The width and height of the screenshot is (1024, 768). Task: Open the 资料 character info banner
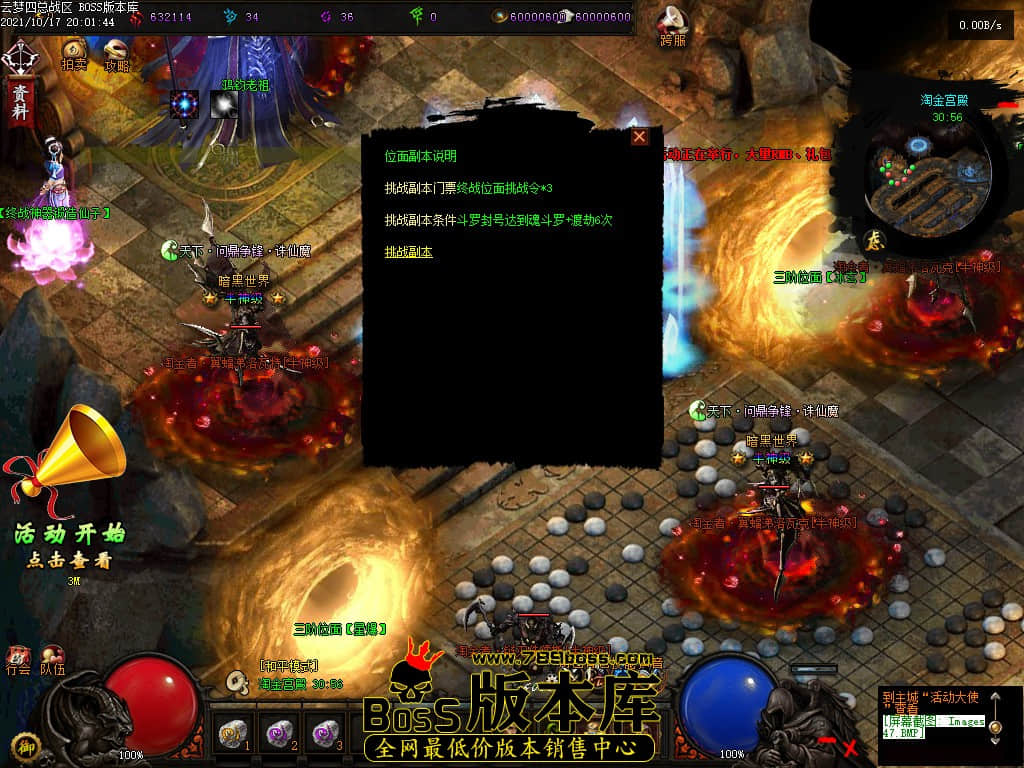(19, 100)
